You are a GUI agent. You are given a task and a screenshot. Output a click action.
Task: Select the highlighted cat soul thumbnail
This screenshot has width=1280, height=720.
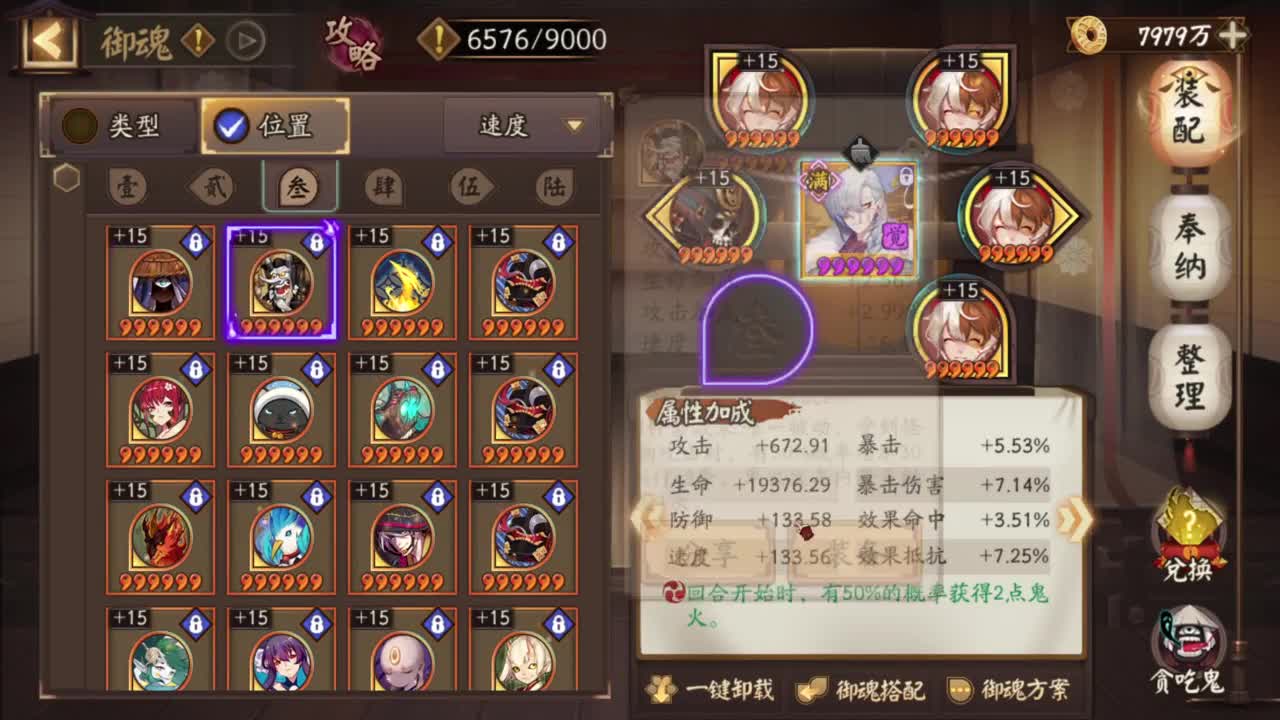pyautogui.click(x=281, y=281)
